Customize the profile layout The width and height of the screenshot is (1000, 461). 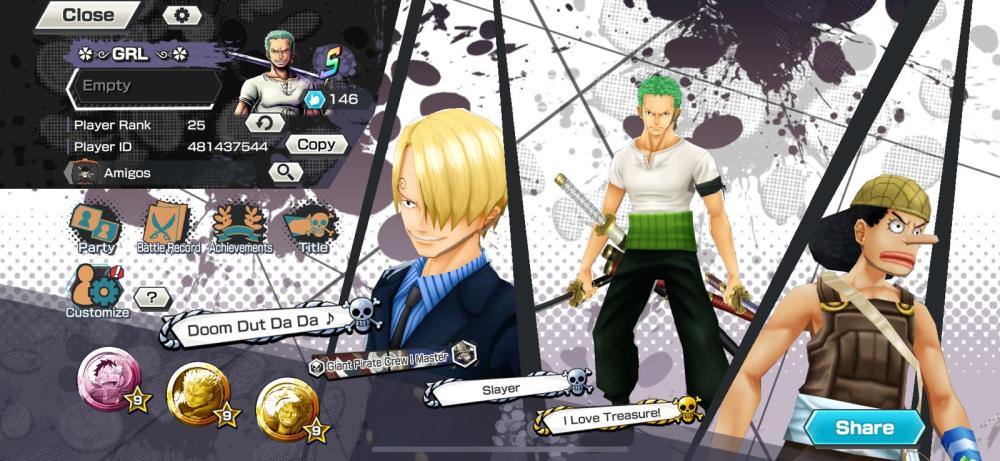pyautogui.click(x=97, y=291)
